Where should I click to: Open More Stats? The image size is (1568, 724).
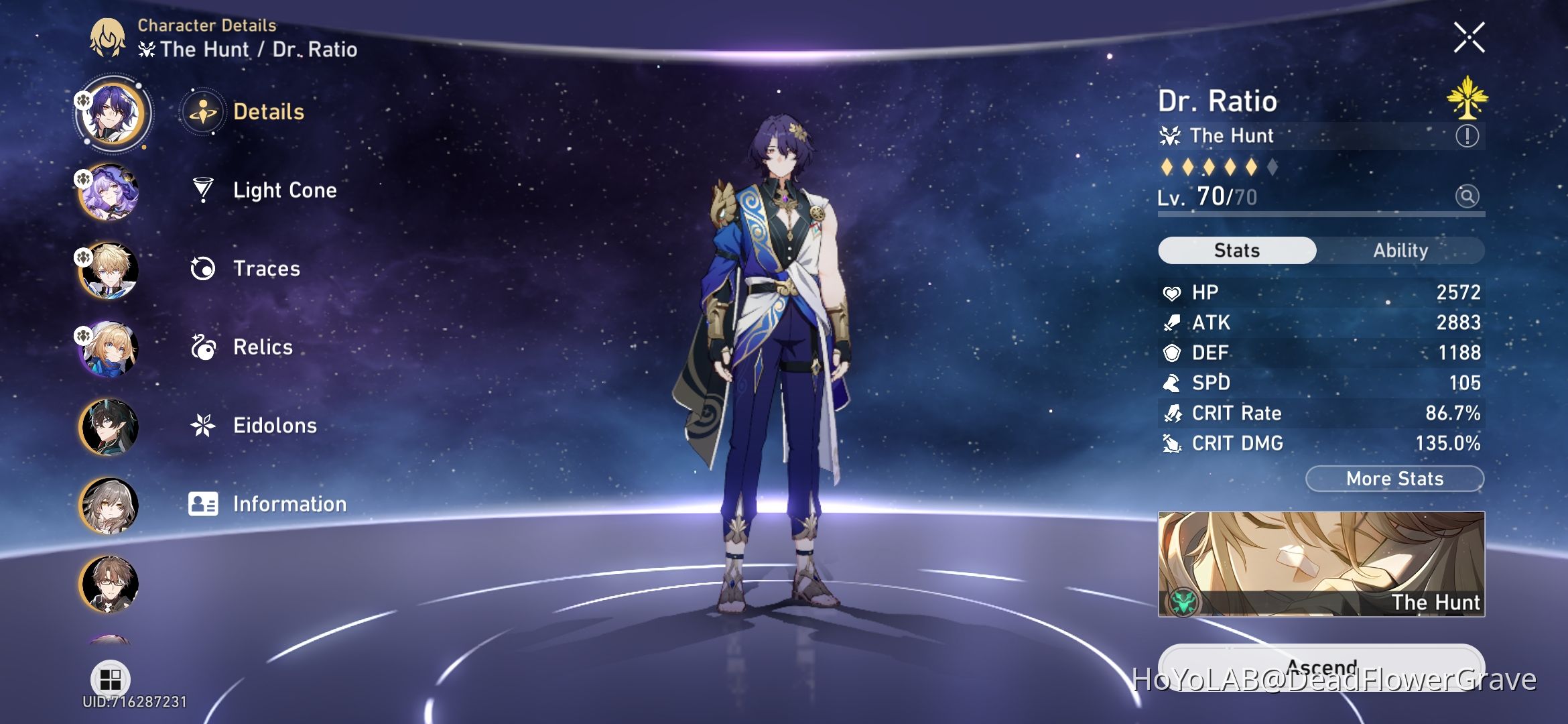coord(1395,478)
